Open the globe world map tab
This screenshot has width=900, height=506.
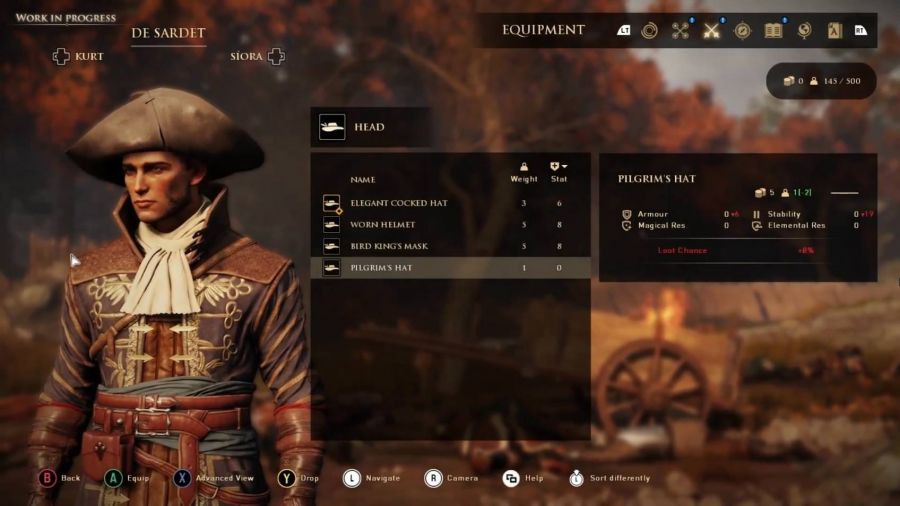click(803, 30)
